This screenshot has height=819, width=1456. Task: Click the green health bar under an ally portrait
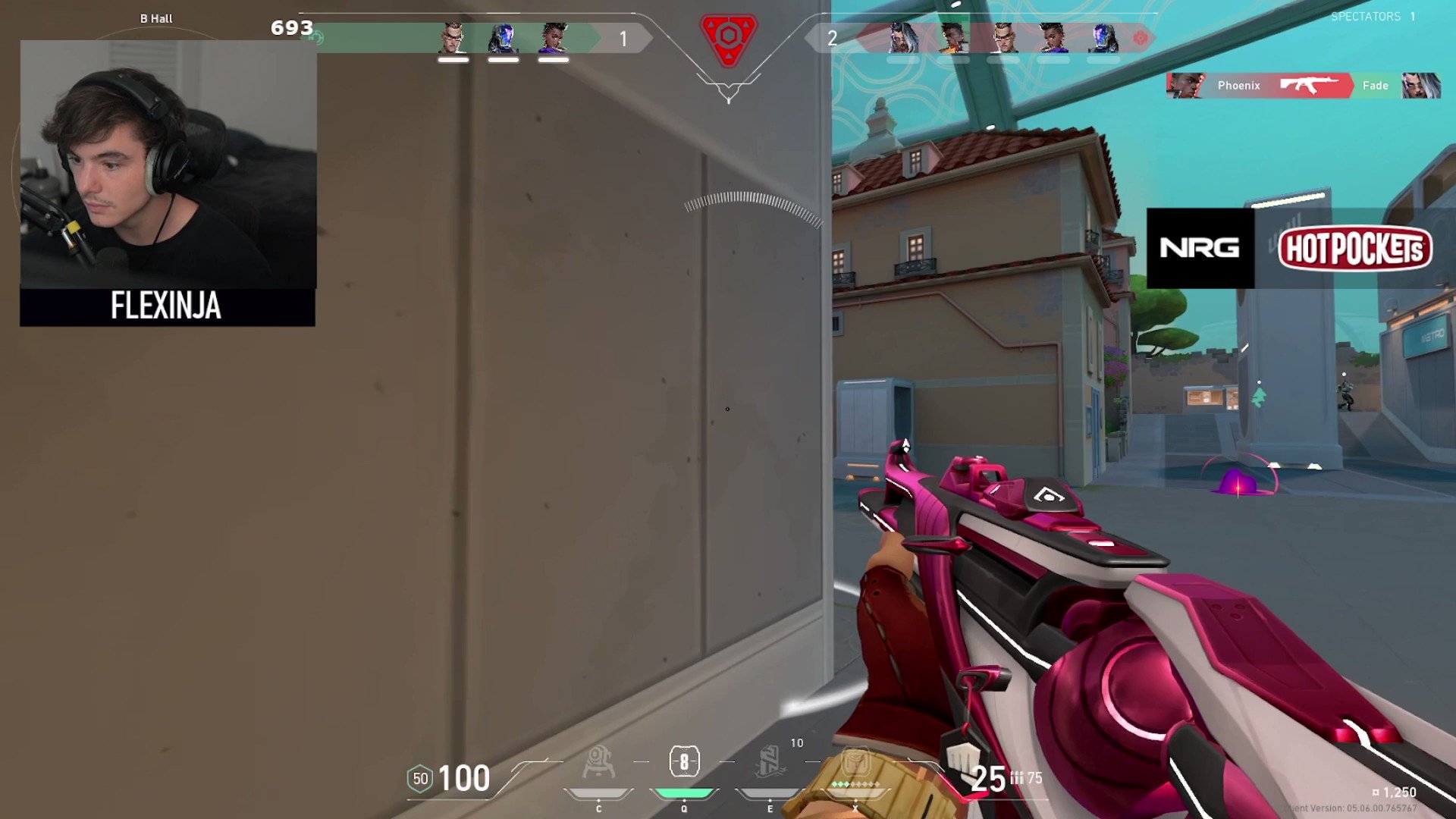(x=453, y=59)
